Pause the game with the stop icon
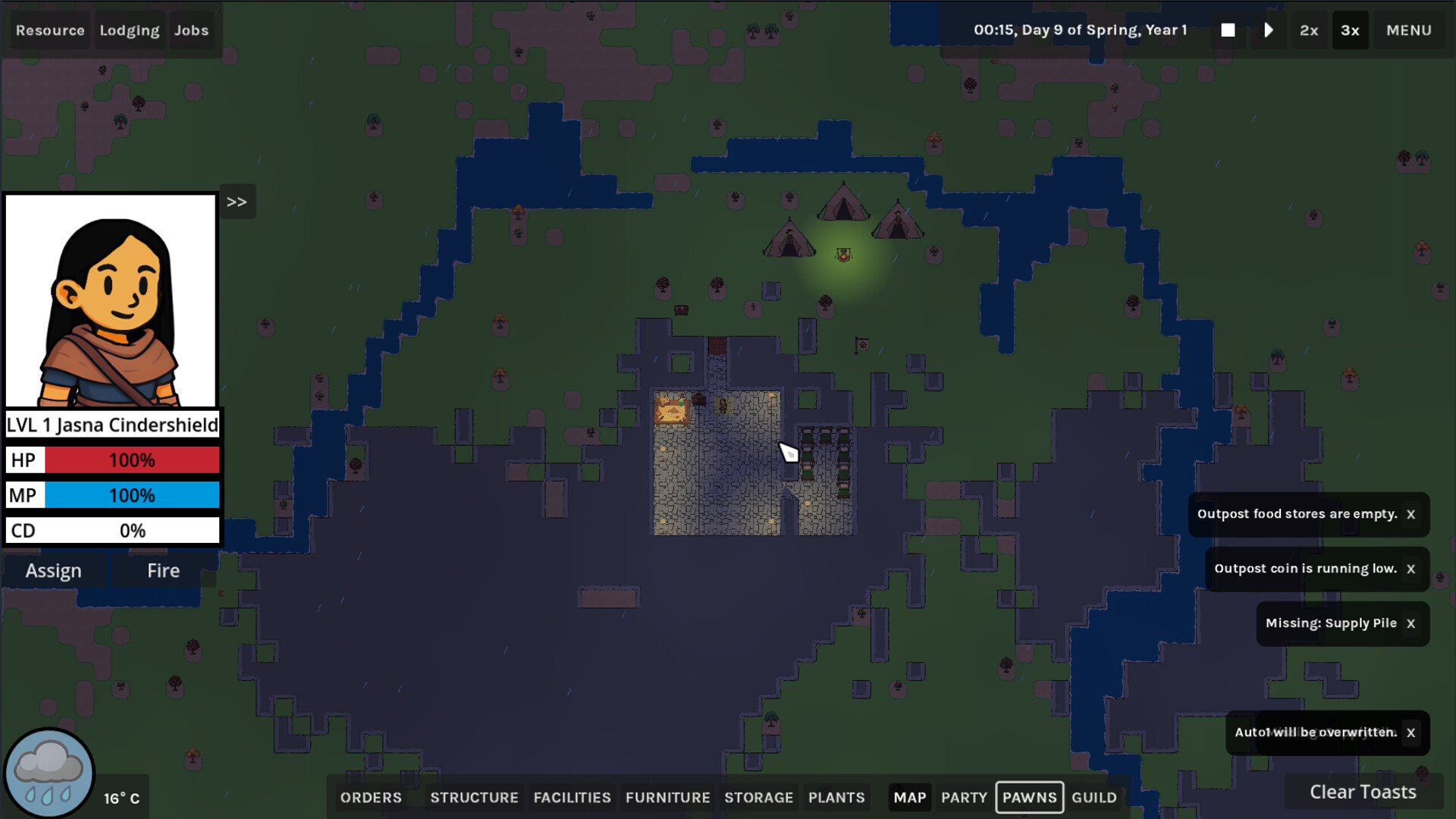The height and width of the screenshot is (819, 1456). [x=1228, y=30]
